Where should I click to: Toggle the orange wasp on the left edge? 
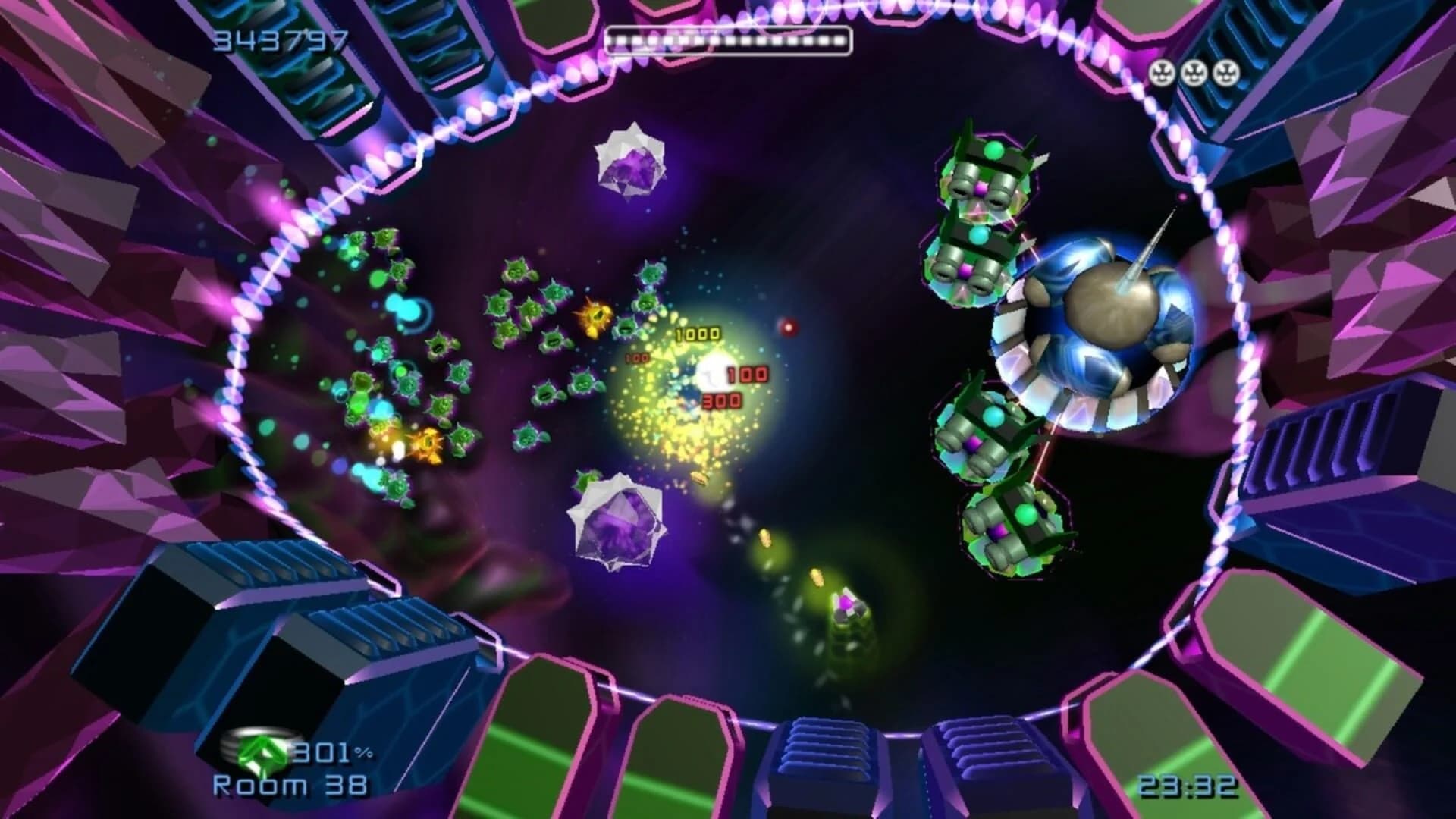[x=427, y=444]
